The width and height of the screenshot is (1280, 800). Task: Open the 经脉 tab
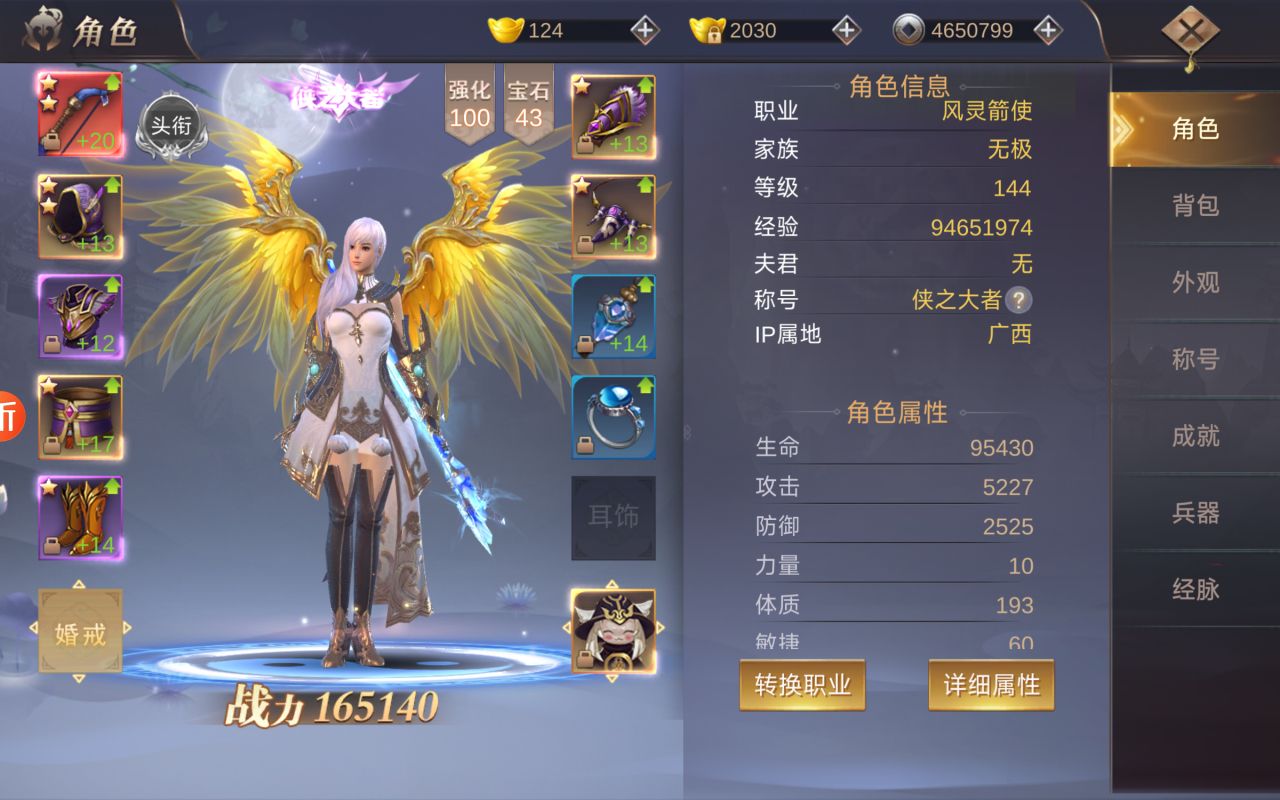1195,590
